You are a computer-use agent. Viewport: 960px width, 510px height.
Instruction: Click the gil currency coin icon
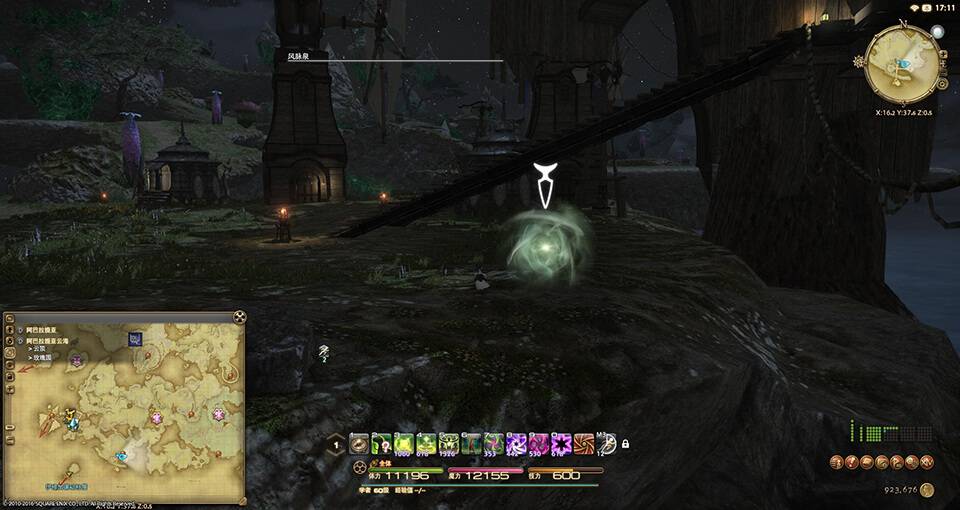tap(927, 490)
